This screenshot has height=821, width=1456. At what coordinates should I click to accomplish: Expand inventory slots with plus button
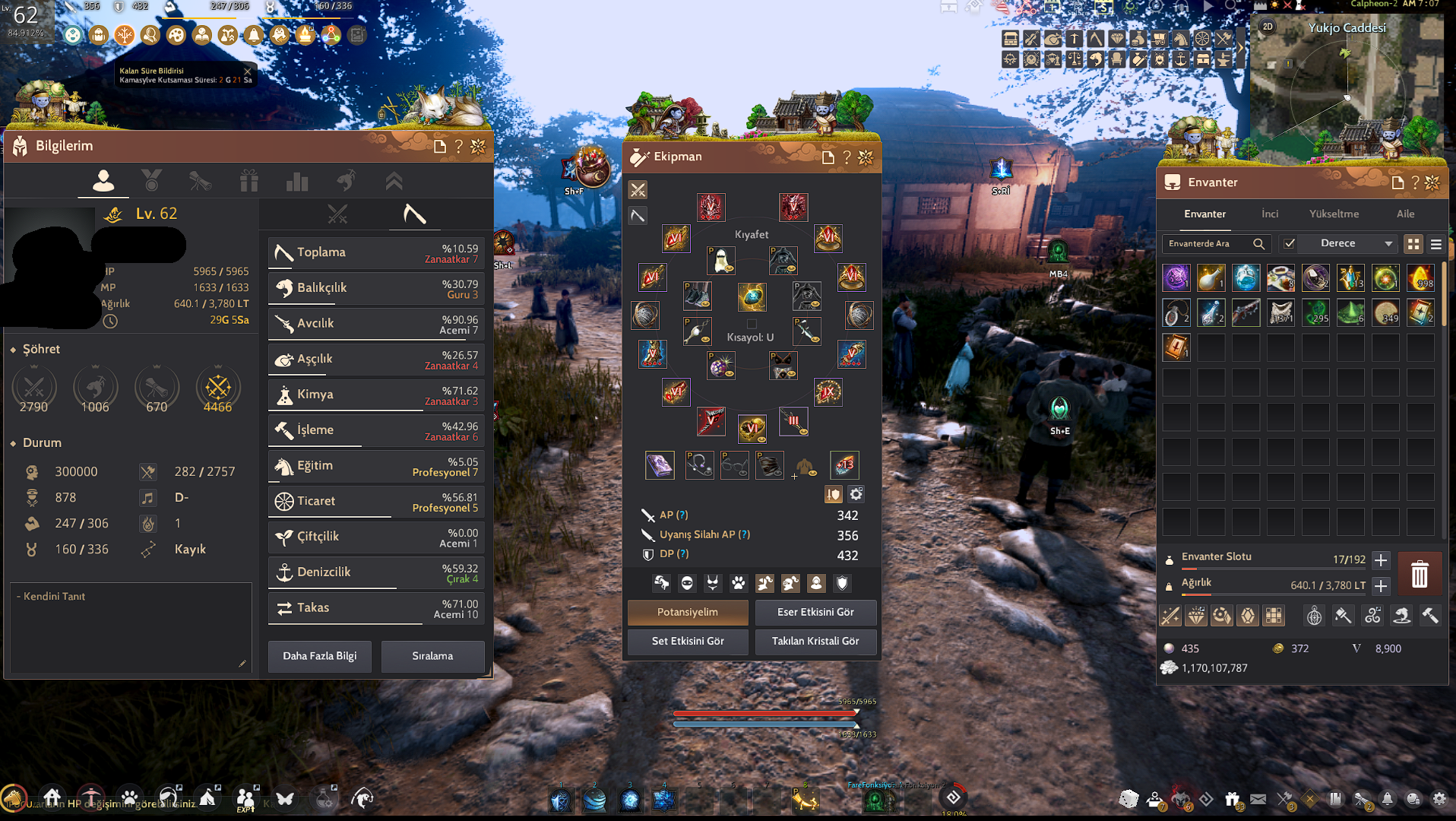pos(1381,560)
